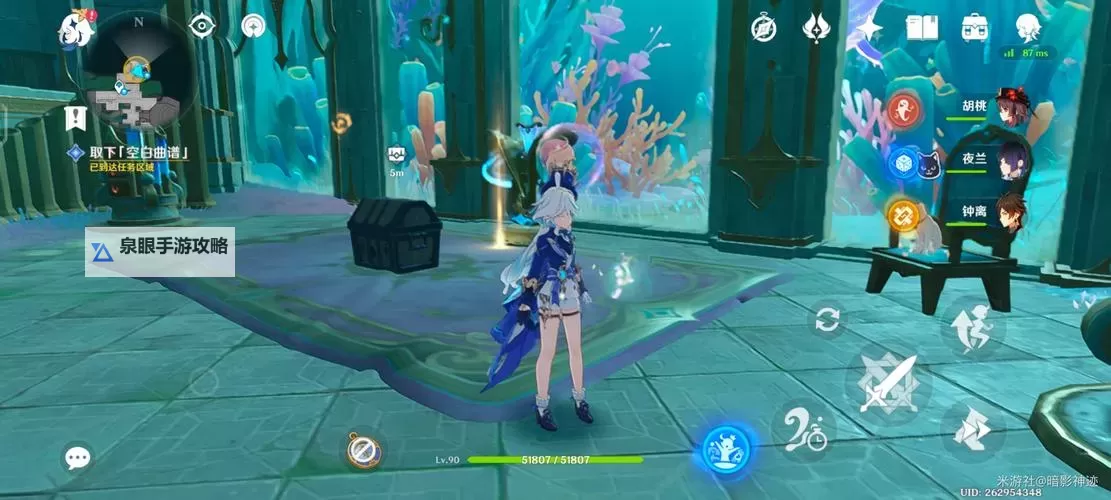Open the compass icon in top bar
Image resolution: width=1111 pixels, height=500 pixels.
764,27
